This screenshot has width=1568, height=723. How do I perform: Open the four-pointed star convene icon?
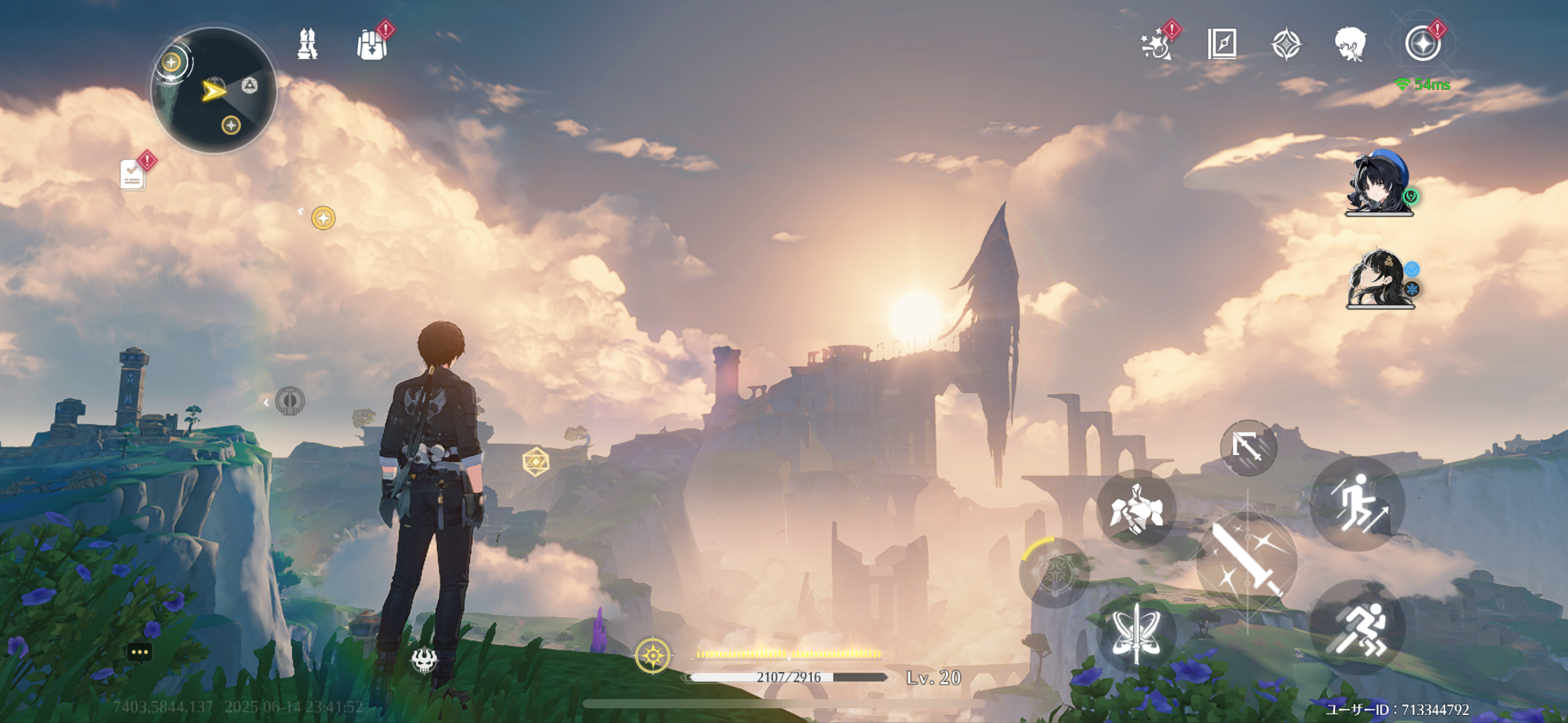(1286, 45)
